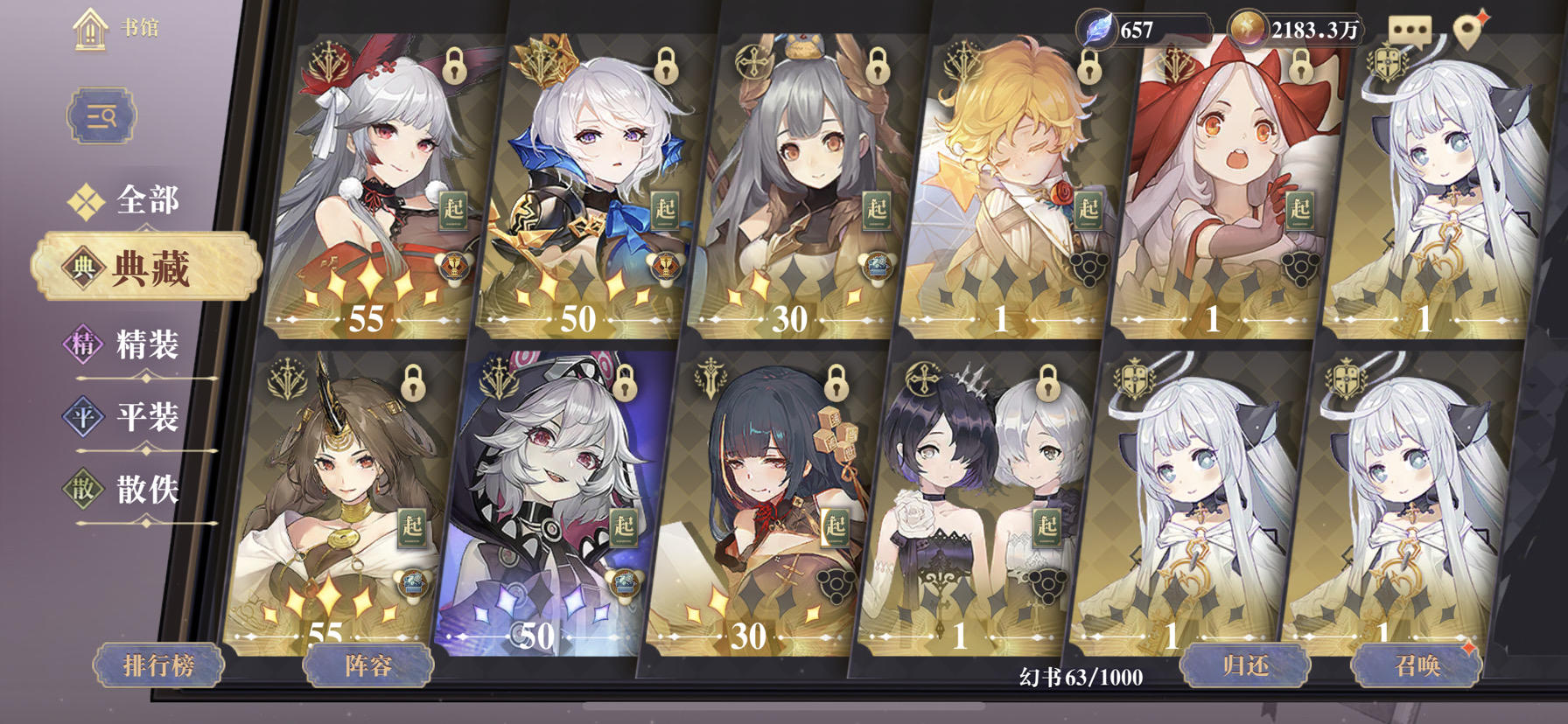Click the magnifying glass search icon
Viewport: 1568px width, 724px height.
[x=103, y=117]
